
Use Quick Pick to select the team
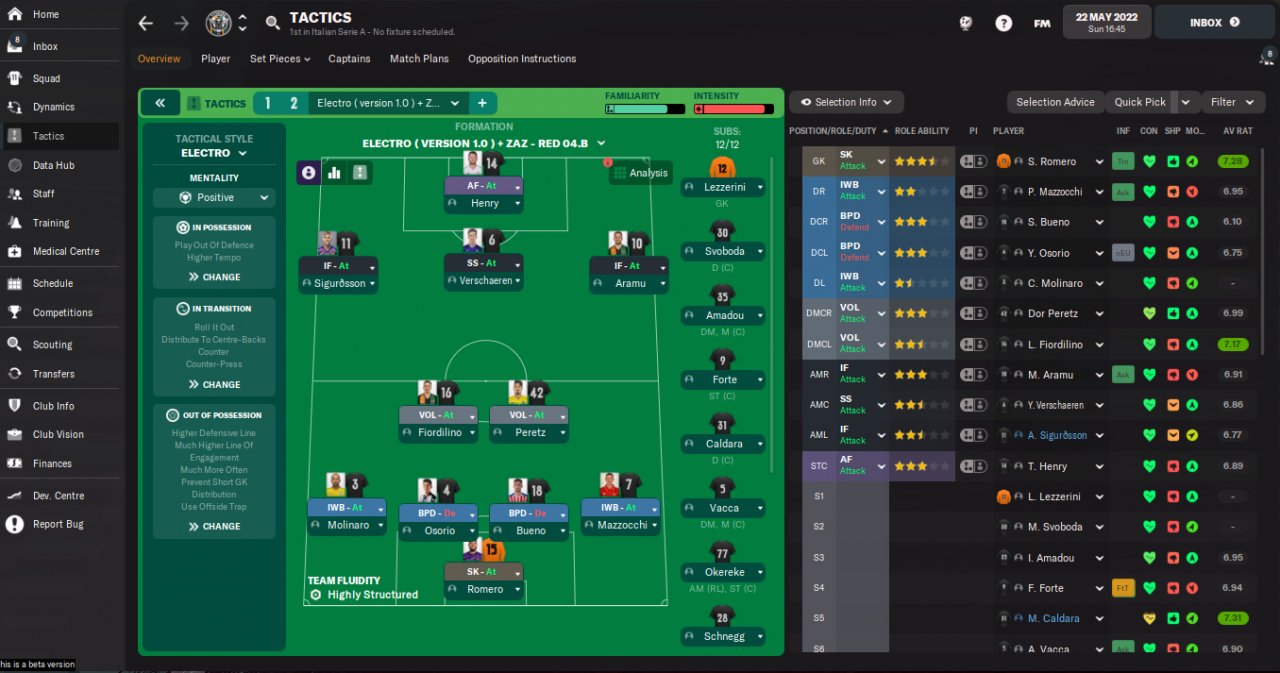(1140, 102)
